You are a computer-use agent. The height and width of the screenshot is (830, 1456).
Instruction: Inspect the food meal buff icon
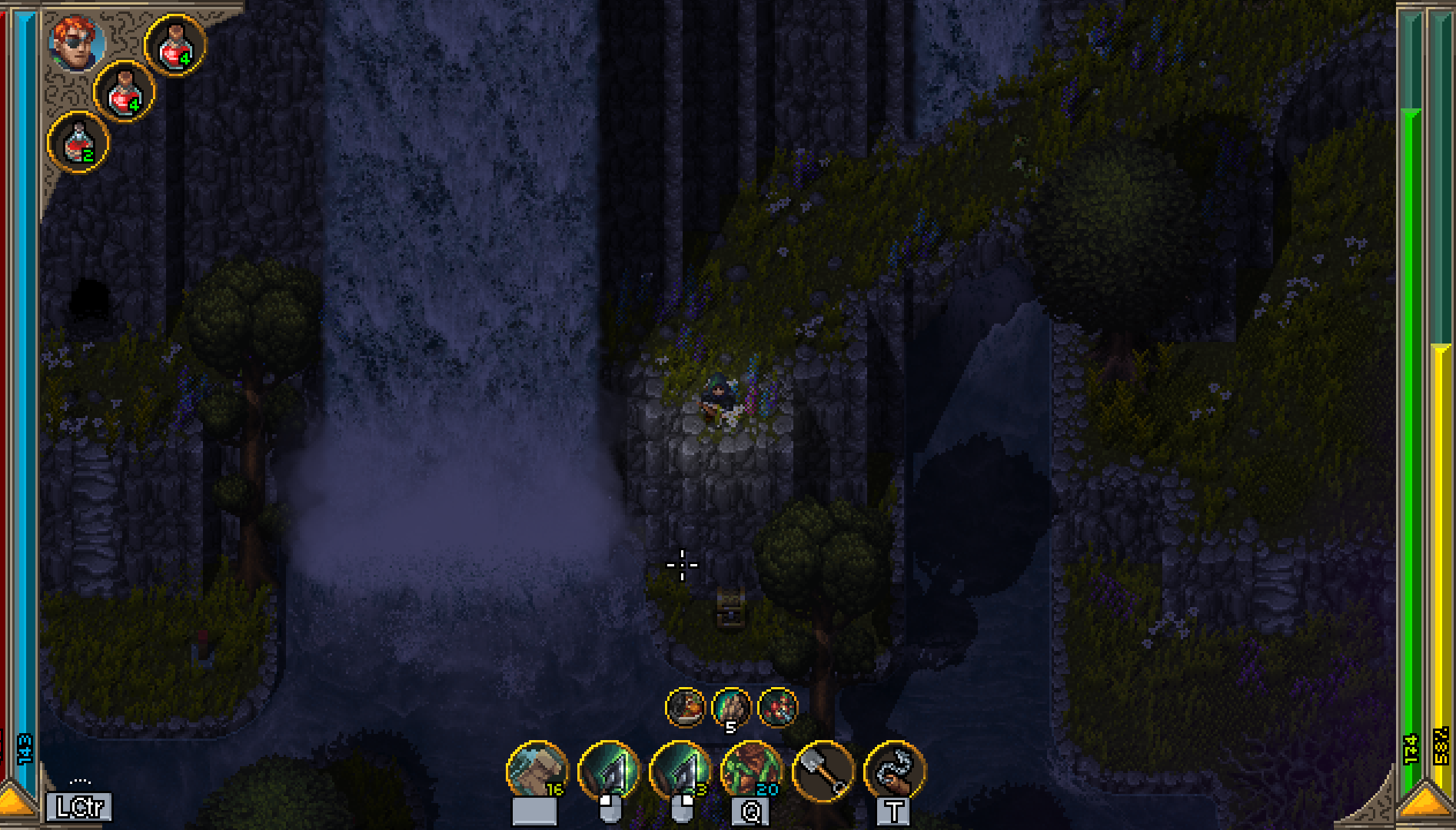click(x=685, y=707)
